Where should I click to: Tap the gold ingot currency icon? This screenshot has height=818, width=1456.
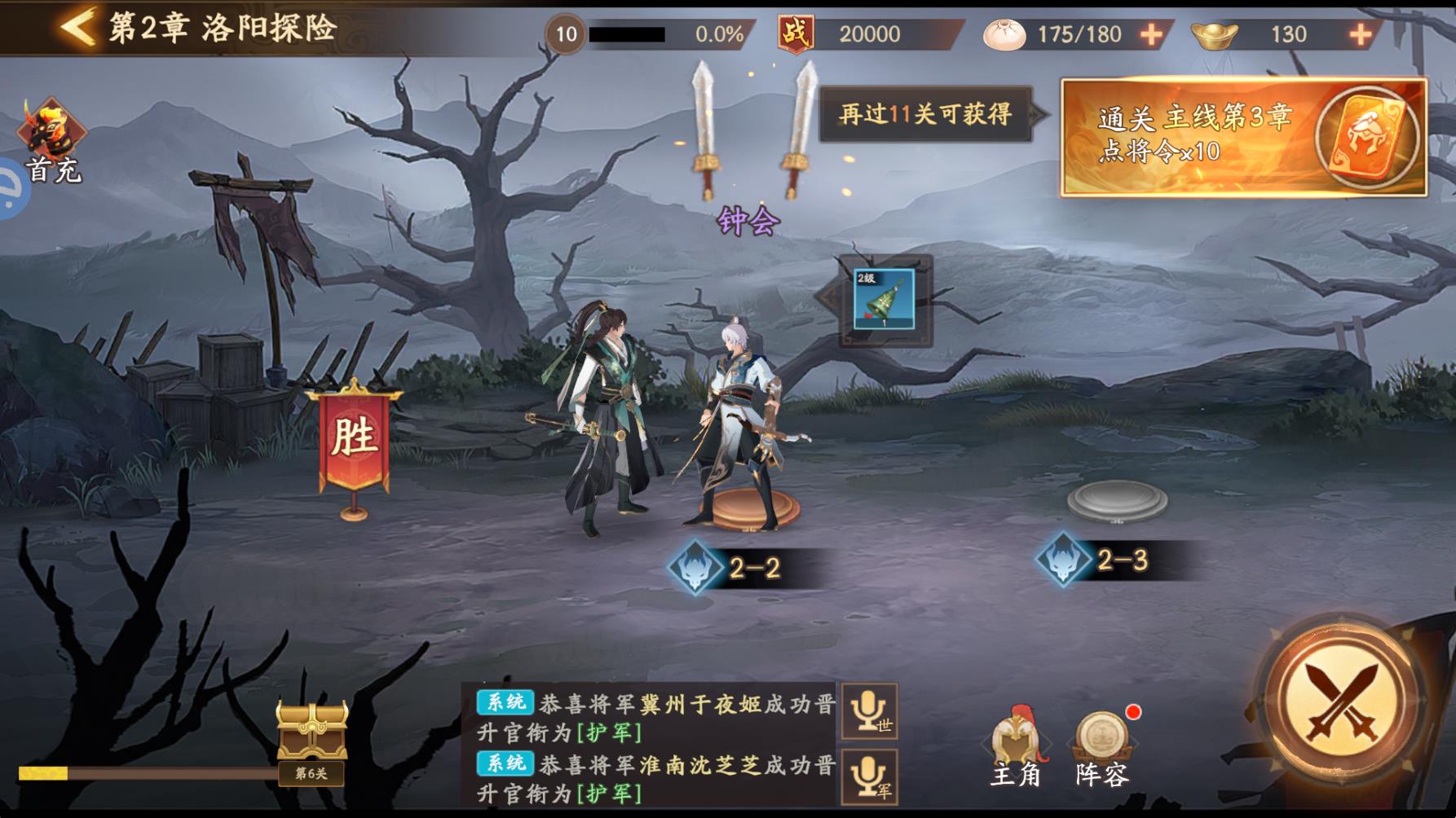coord(1216,33)
